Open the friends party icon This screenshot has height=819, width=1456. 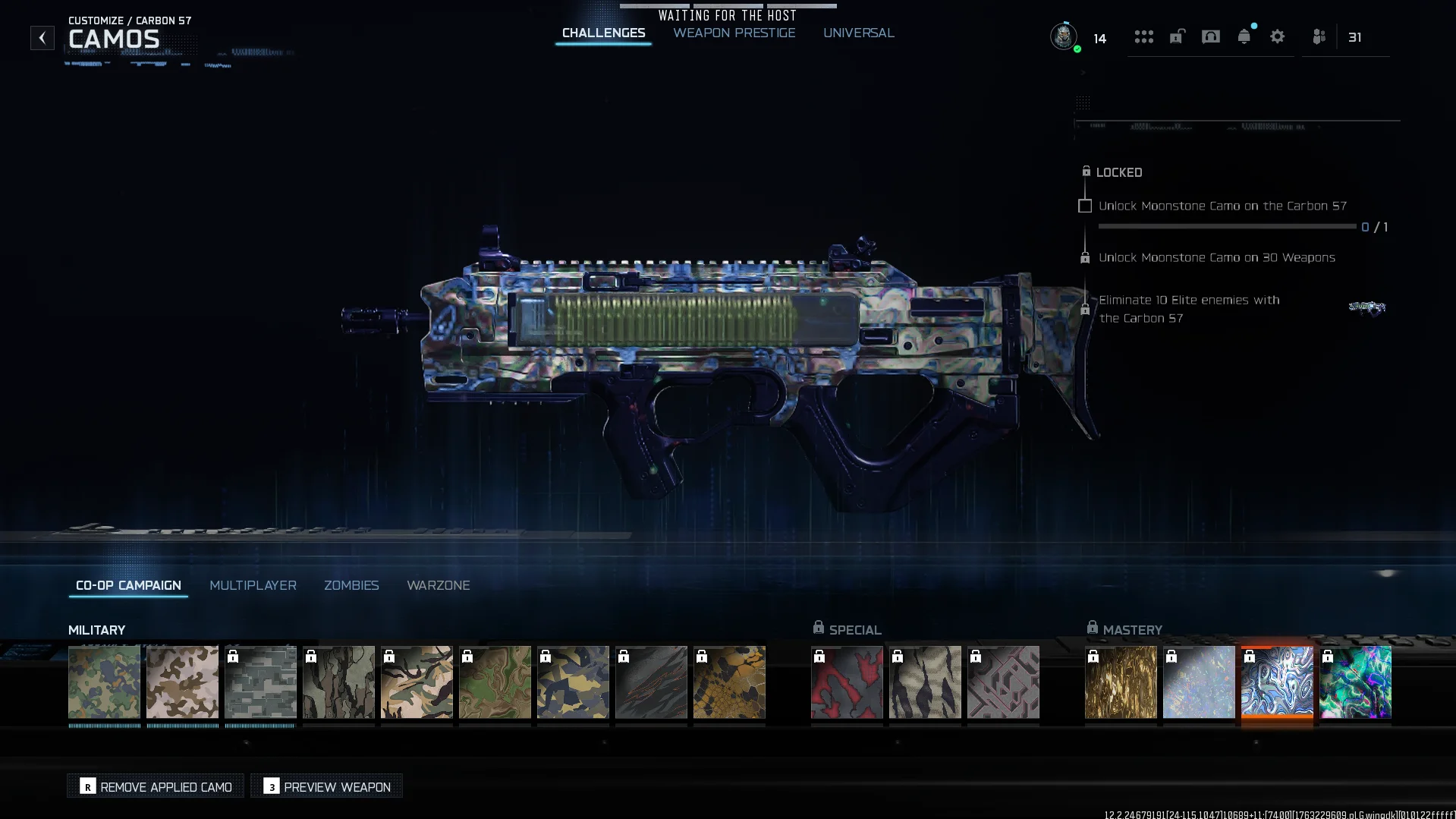click(x=1319, y=36)
